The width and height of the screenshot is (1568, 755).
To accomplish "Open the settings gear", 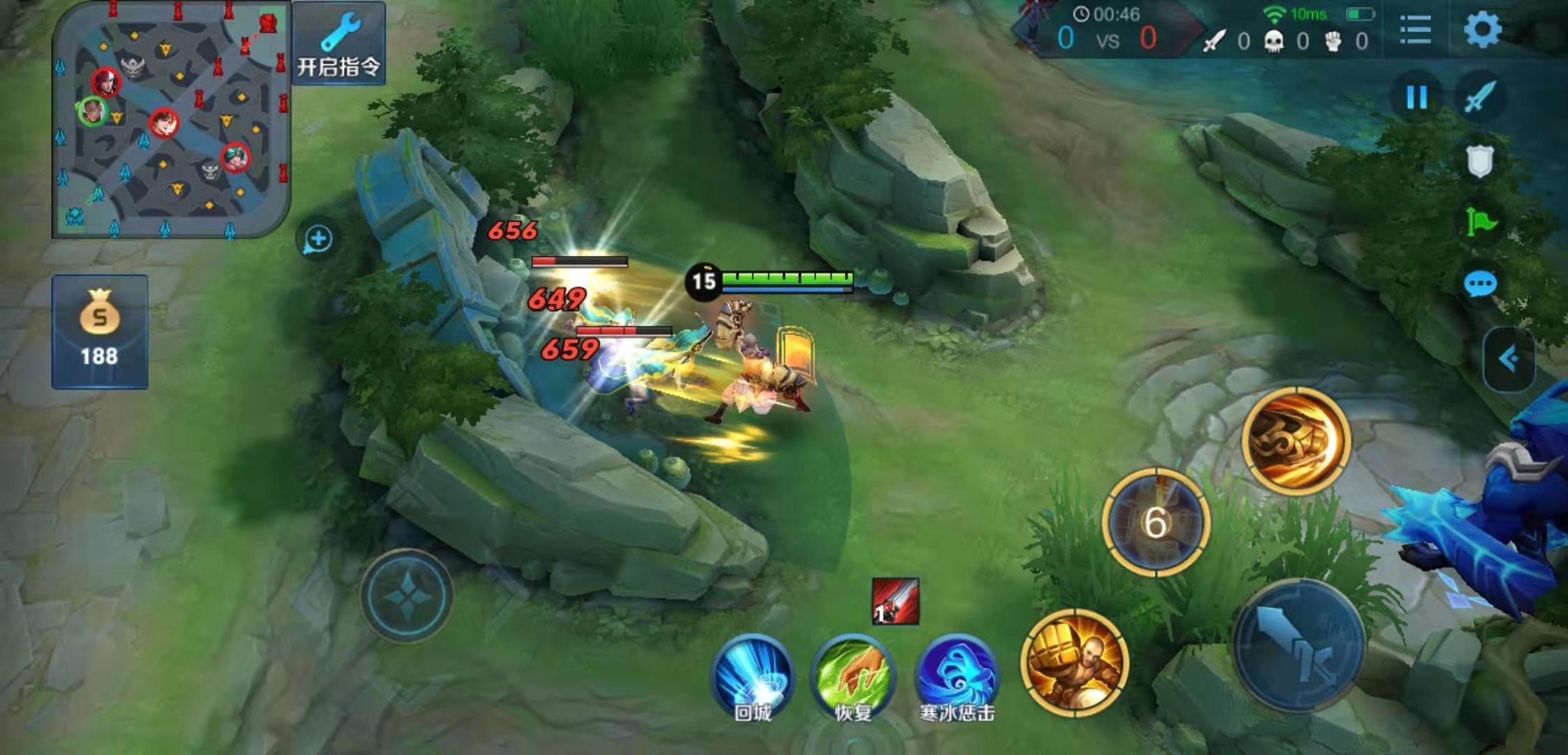I will click(x=1481, y=29).
